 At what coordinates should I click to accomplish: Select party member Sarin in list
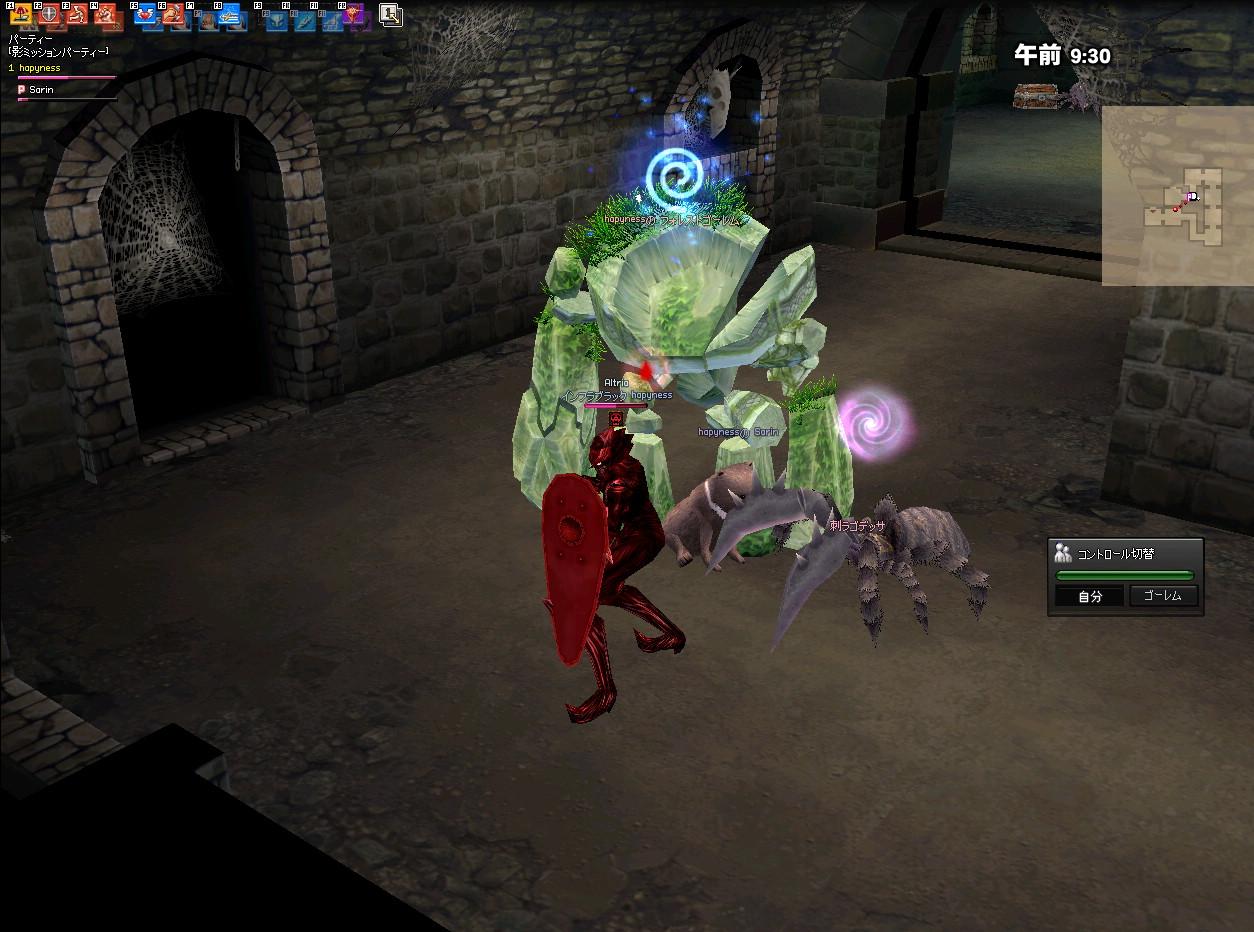click(x=40, y=90)
